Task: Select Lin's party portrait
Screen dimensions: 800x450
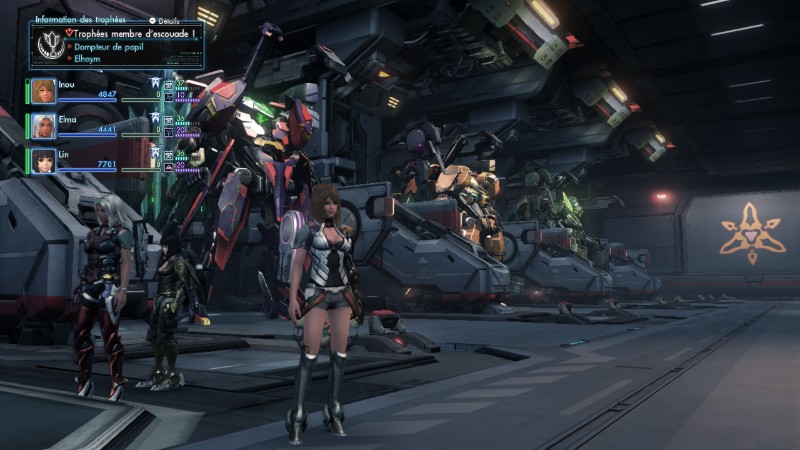Action: (43, 160)
